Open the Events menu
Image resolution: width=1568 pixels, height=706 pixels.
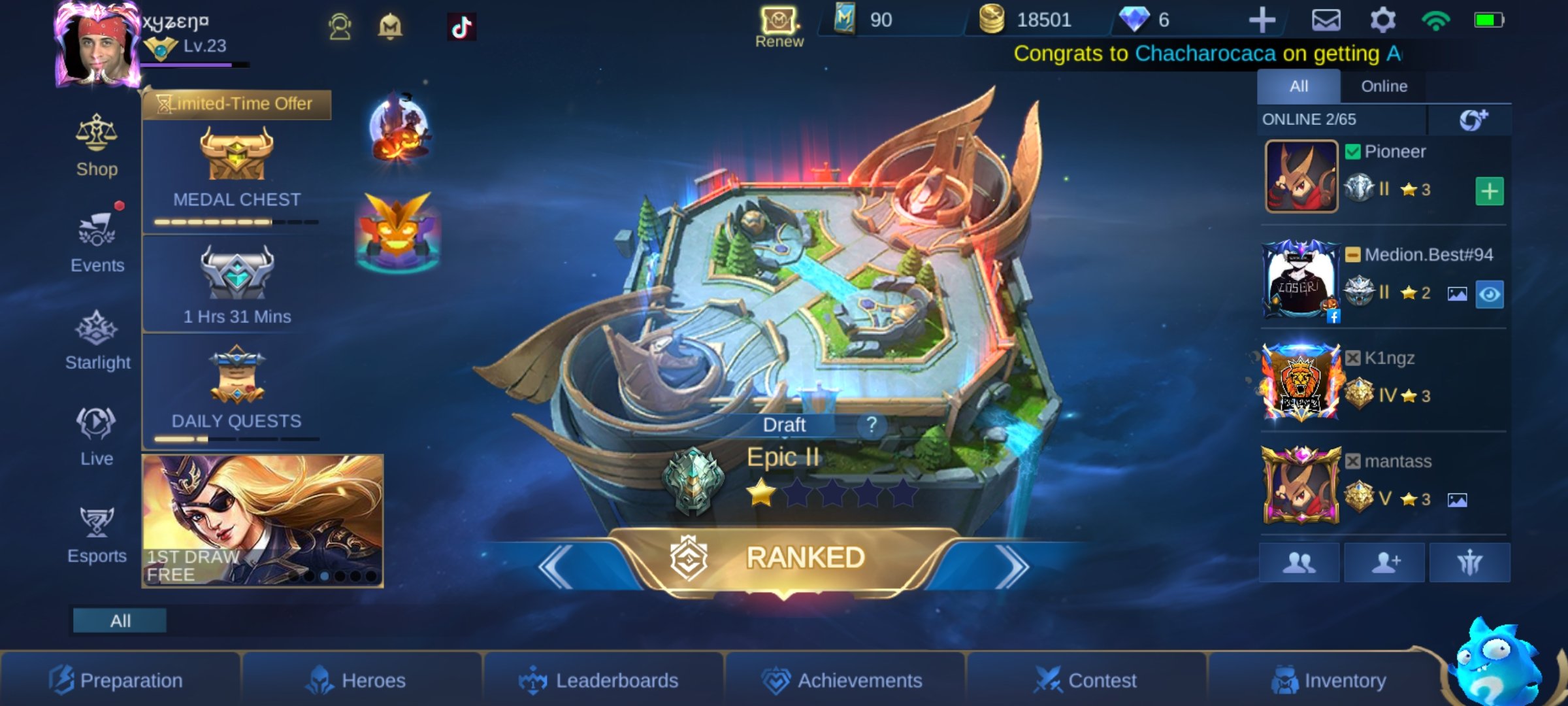[97, 243]
